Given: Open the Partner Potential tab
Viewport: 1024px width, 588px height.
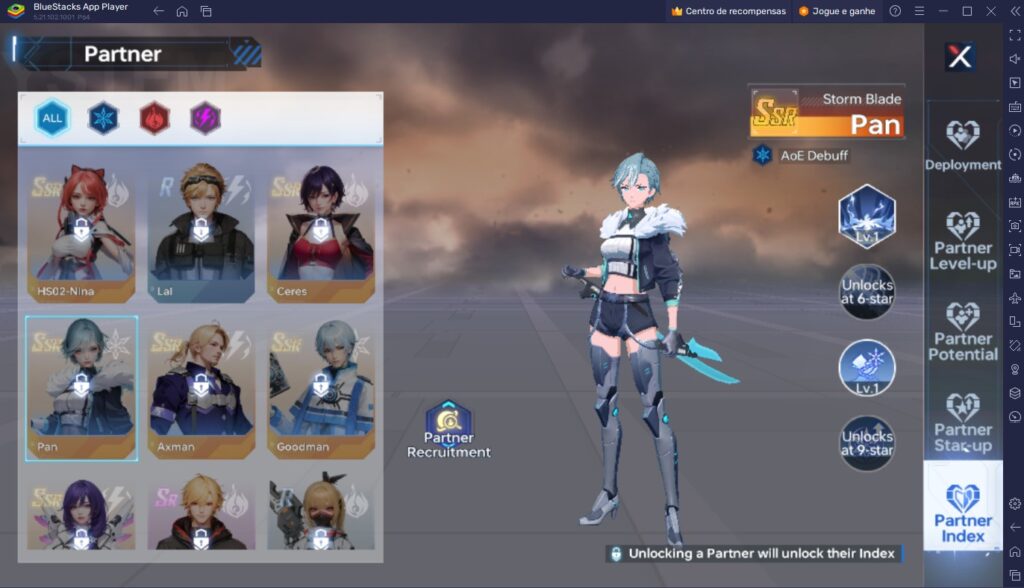Looking at the screenshot, I should [963, 331].
